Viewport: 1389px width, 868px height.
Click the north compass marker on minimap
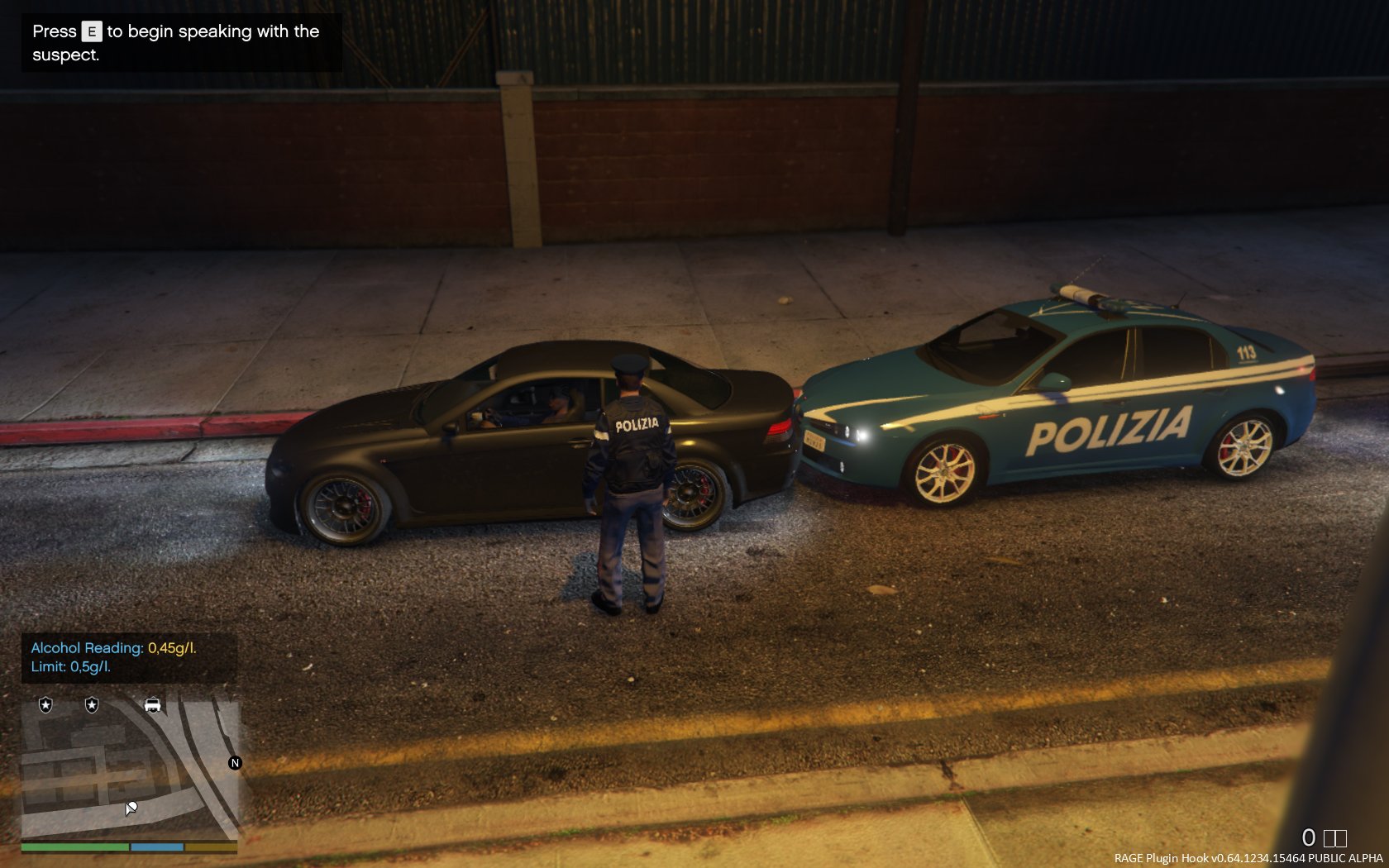(x=235, y=763)
